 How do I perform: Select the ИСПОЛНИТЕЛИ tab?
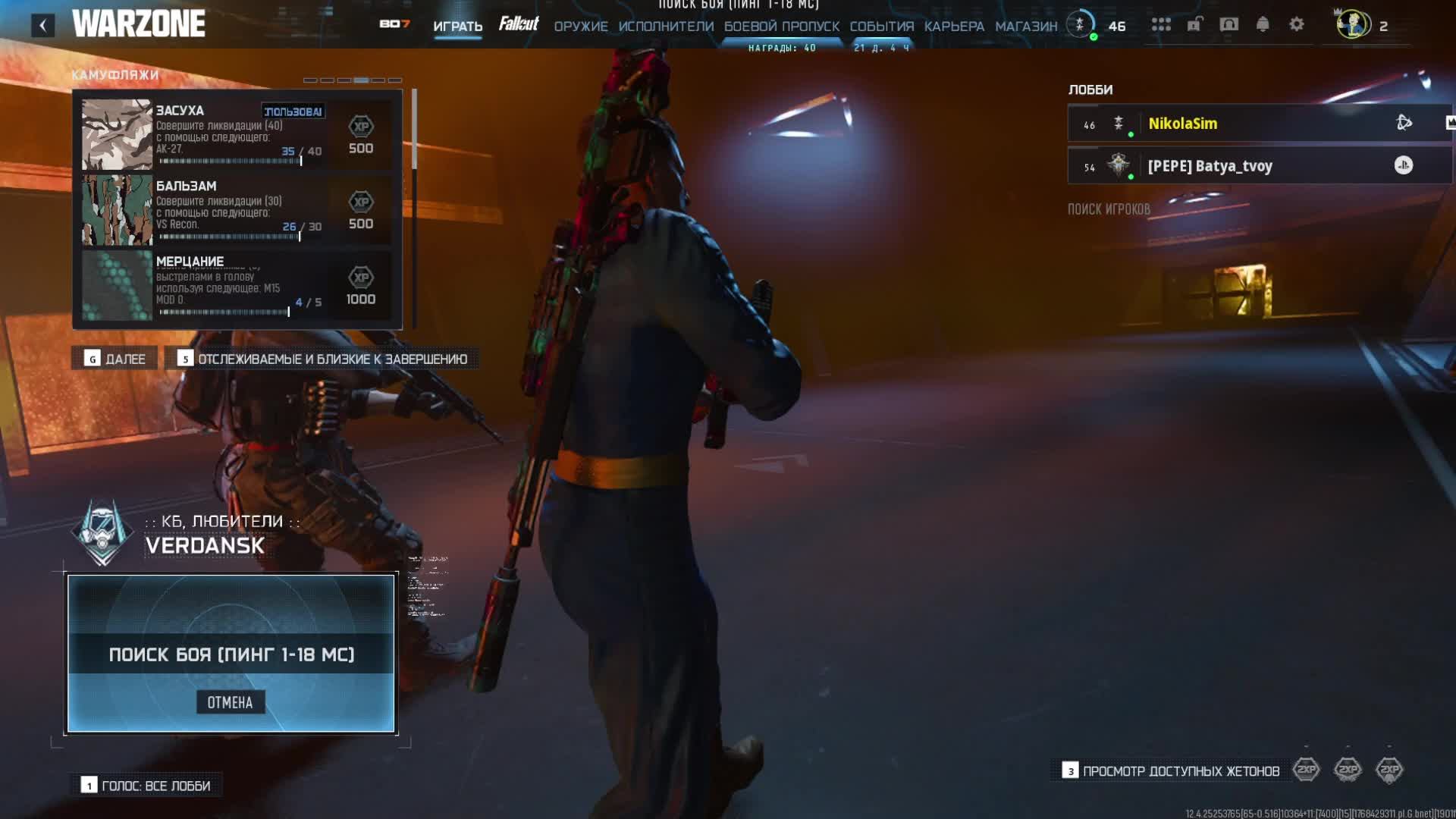pyautogui.click(x=666, y=26)
